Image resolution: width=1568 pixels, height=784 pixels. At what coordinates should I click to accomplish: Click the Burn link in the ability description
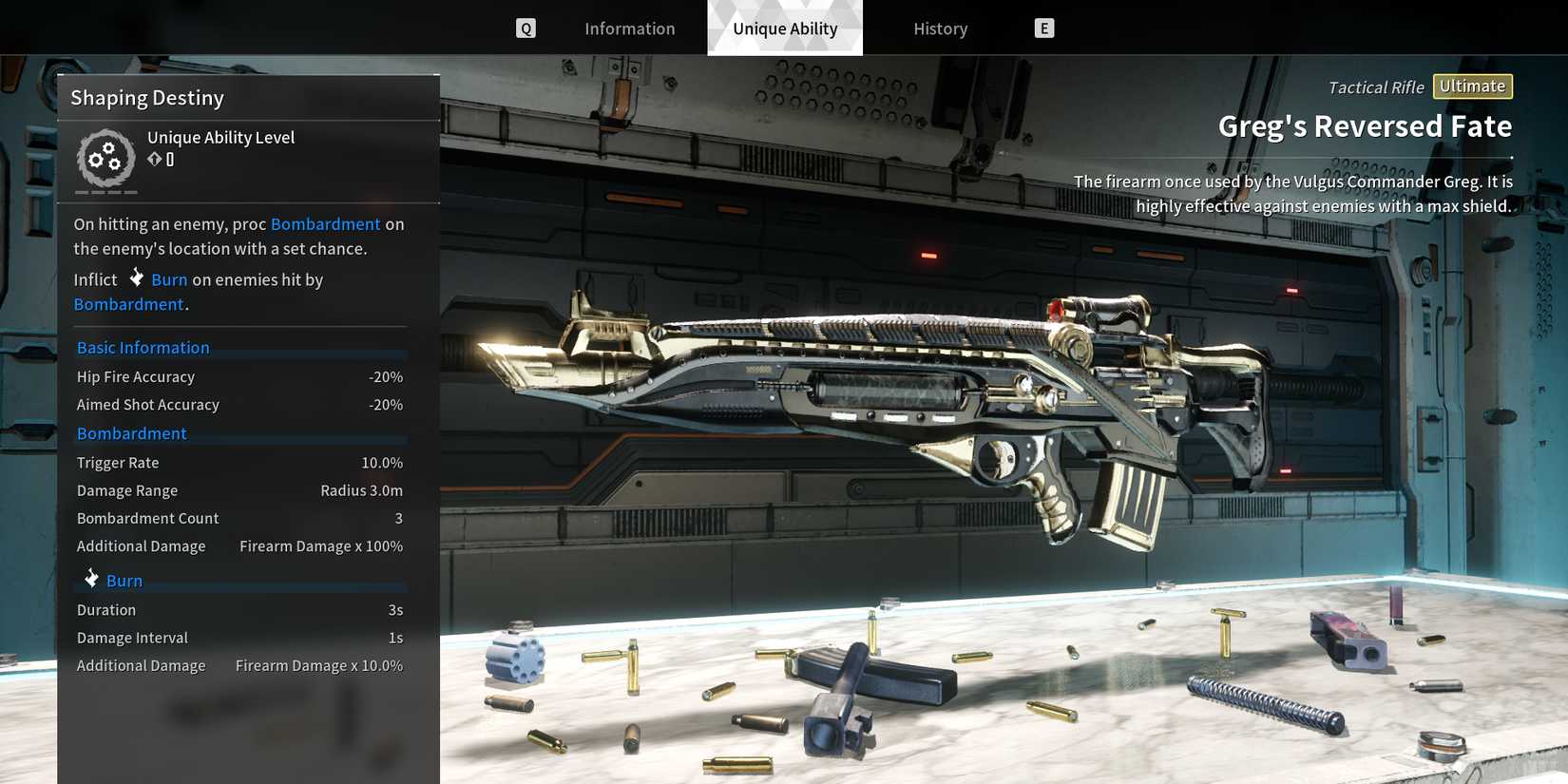point(169,279)
